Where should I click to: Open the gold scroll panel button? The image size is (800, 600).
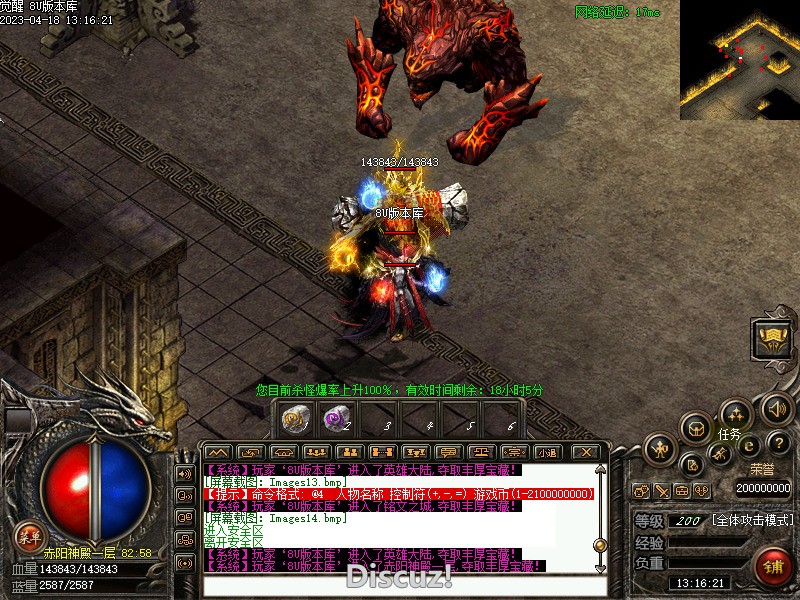tap(771, 340)
